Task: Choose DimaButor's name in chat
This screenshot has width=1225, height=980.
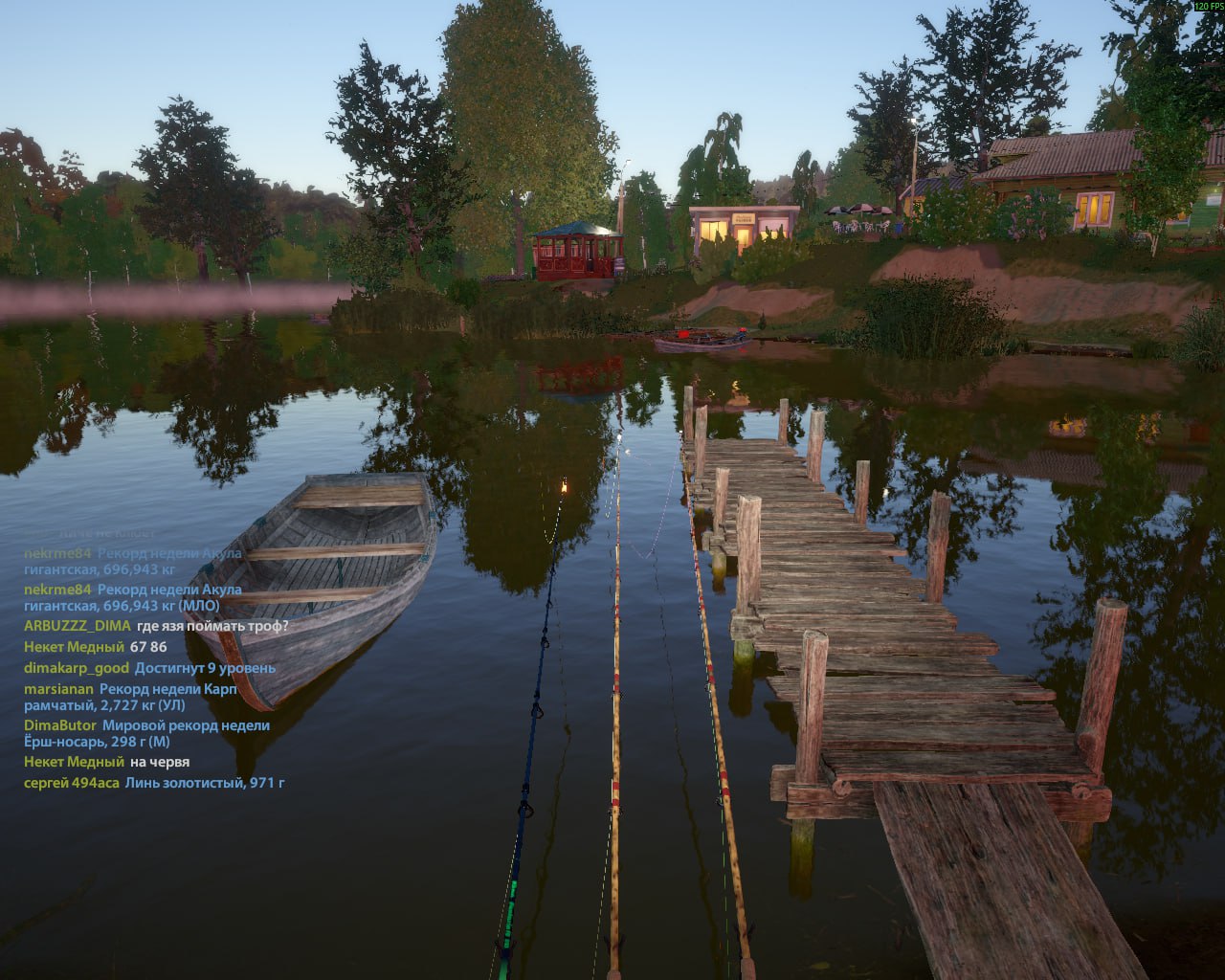Action: tap(60, 725)
